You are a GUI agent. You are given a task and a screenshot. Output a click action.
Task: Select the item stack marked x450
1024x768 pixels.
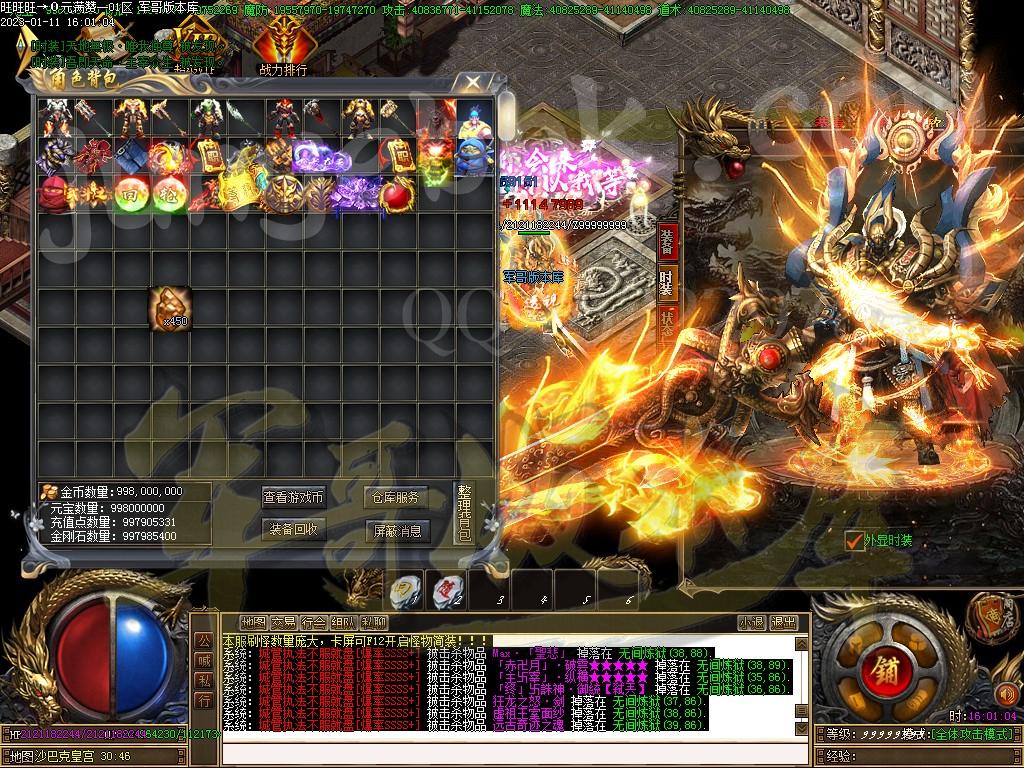click(x=169, y=307)
